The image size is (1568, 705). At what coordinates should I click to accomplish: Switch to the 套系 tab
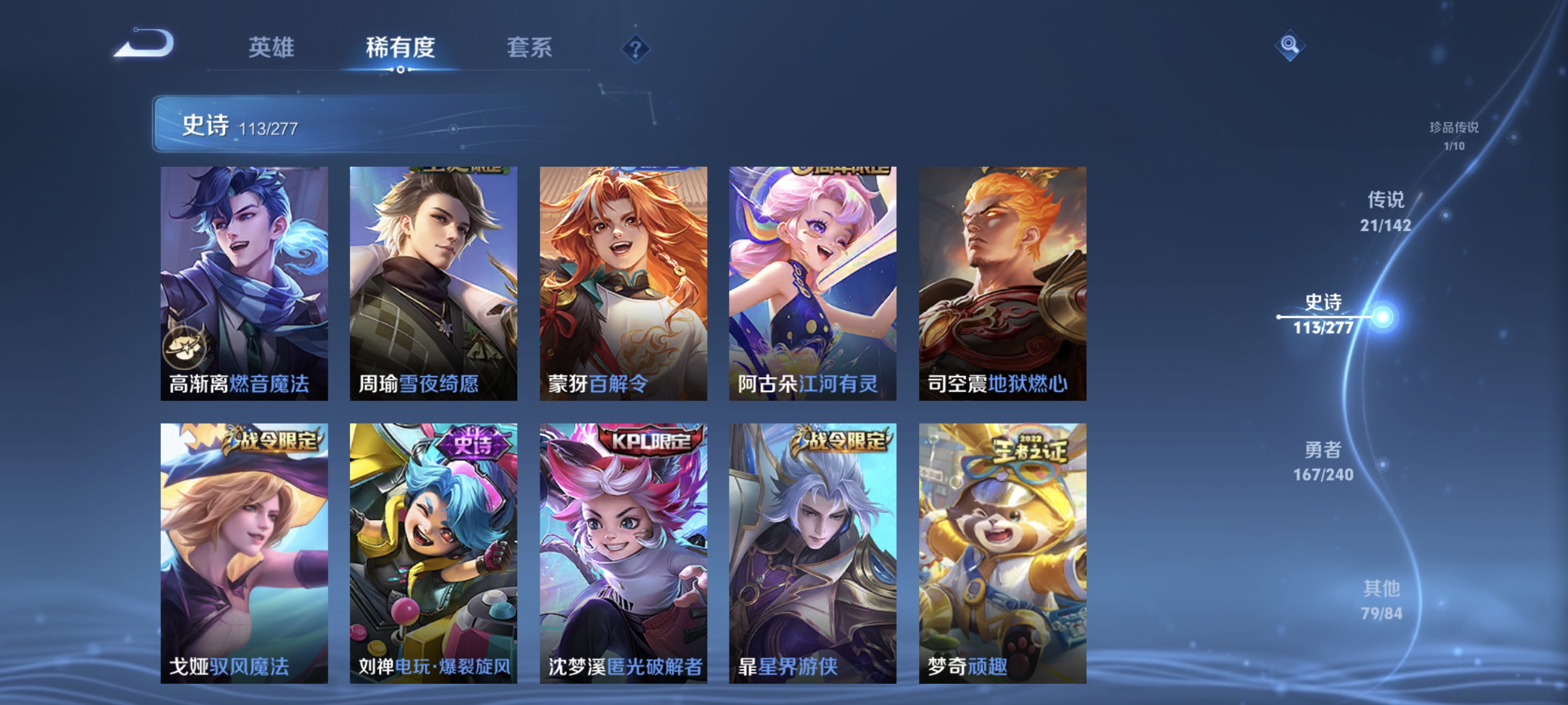[x=531, y=49]
